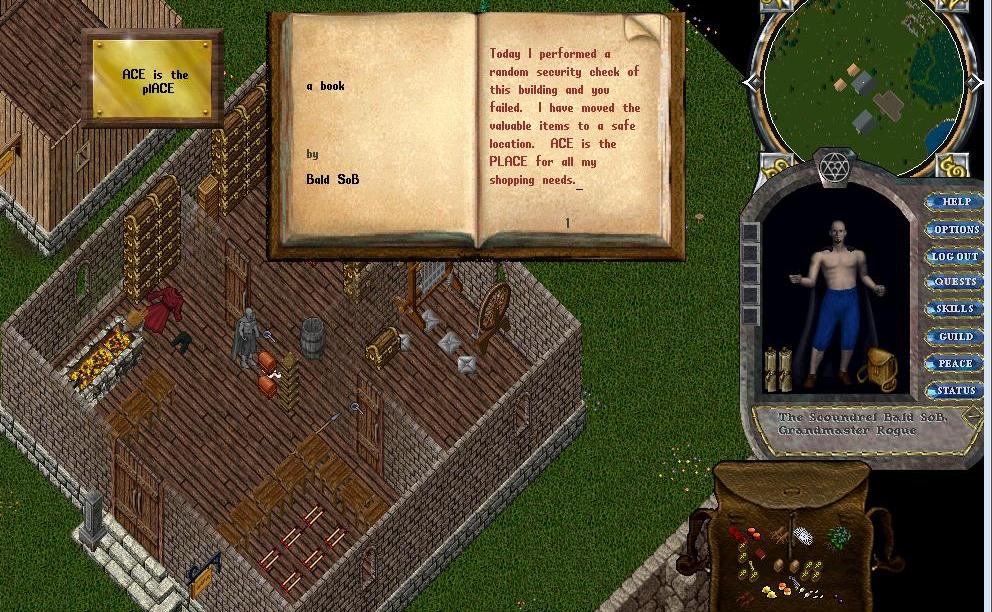Open the Help menu on the paperdoll
The height and width of the screenshot is (612, 992).
coord(955,202)
